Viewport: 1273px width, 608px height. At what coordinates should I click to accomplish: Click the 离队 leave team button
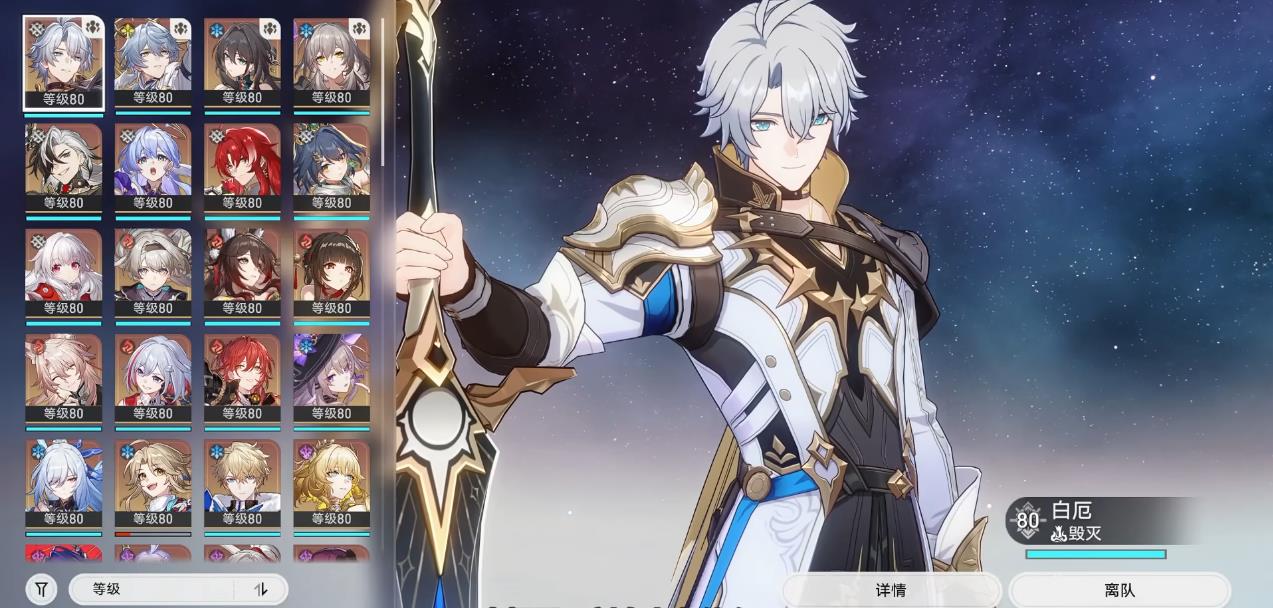click(1119, 590)
